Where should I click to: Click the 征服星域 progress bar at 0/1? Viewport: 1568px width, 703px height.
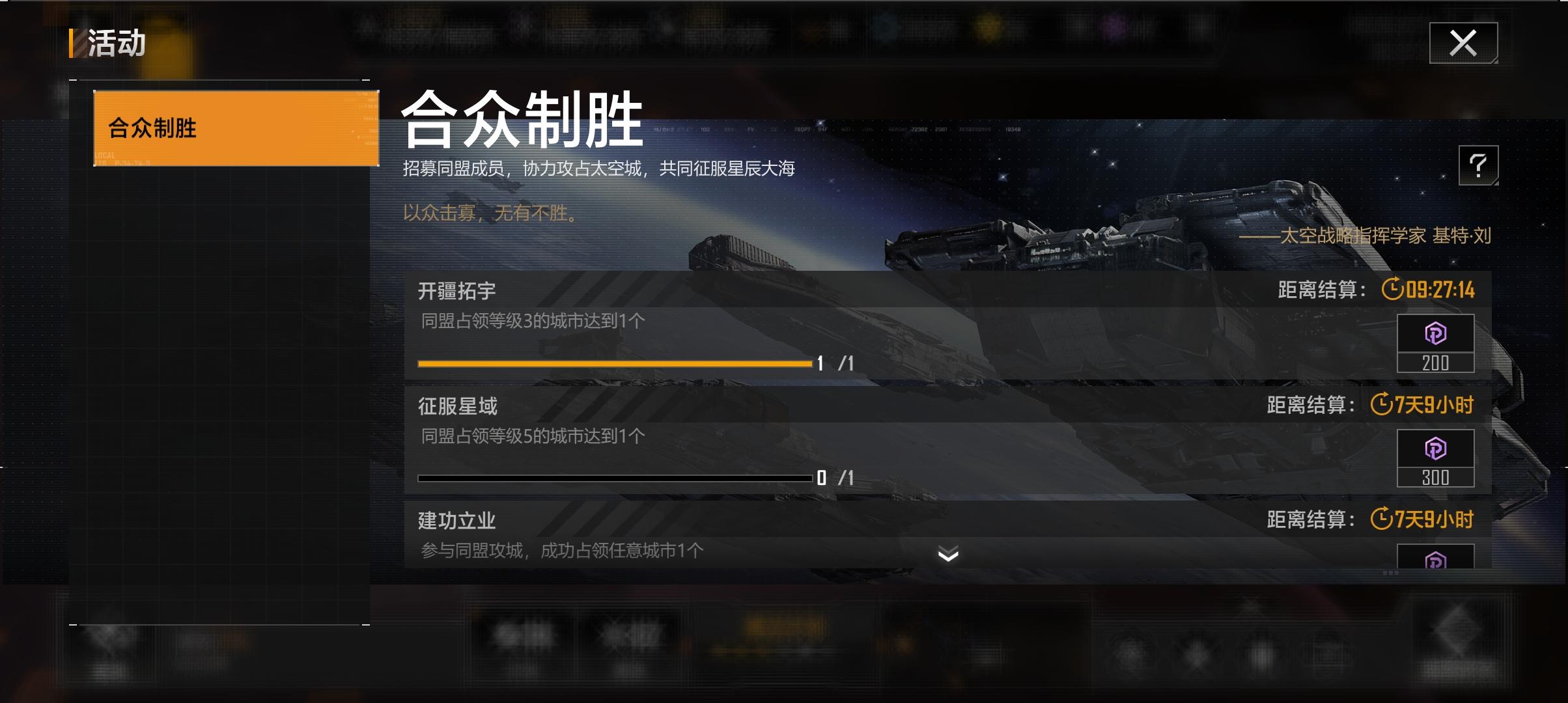pyautogui.click(x=612, y=477)
